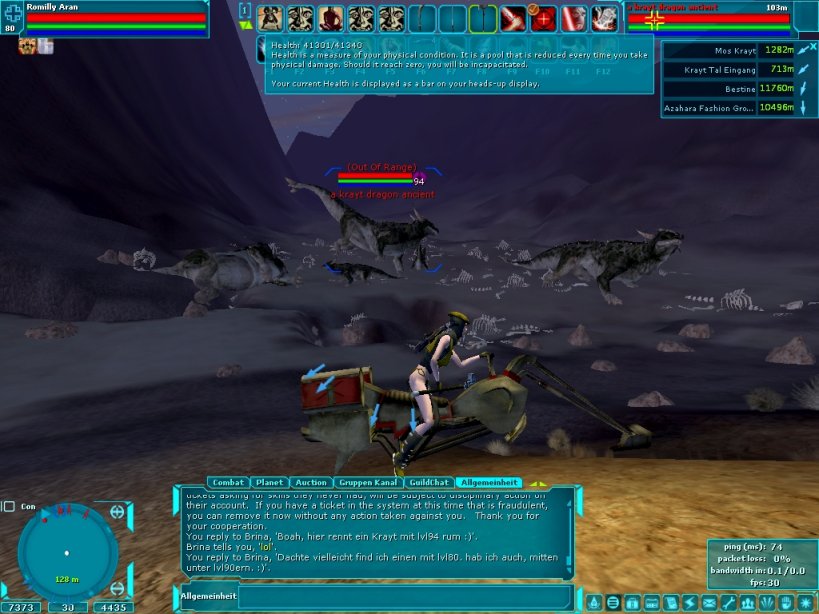Screen dimensions: 819x614
Task: Open the open-hand menu button
Action: [786, 603]
